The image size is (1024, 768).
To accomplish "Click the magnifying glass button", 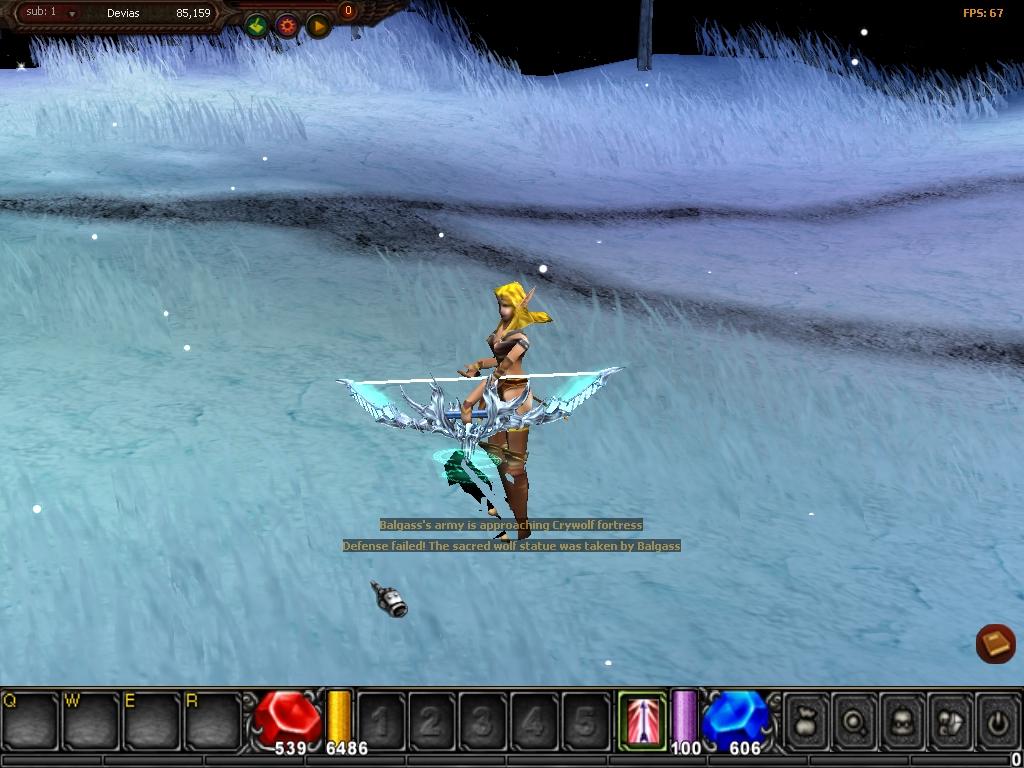I will point(854,719).
